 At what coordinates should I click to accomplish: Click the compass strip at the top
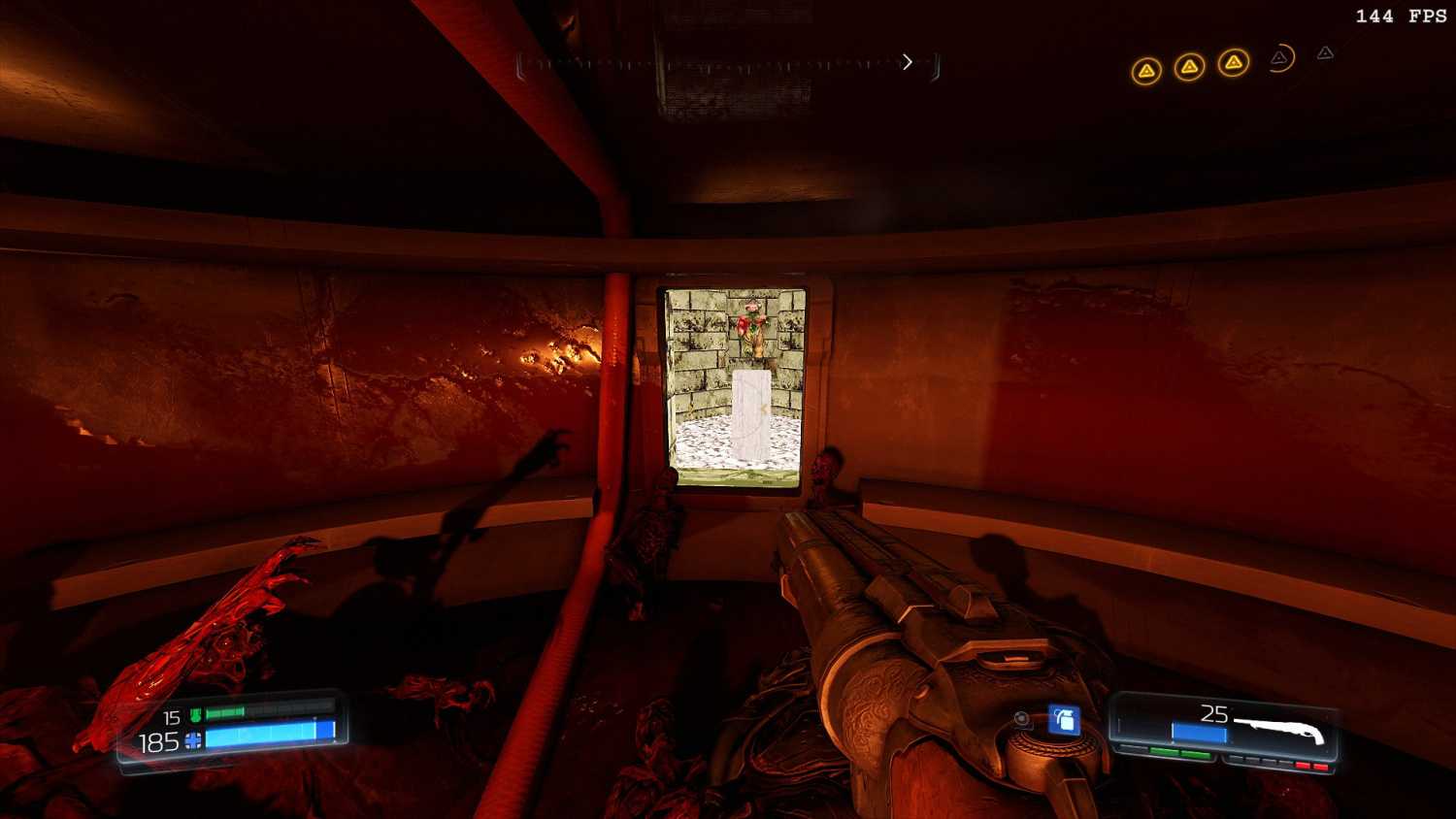728,64
